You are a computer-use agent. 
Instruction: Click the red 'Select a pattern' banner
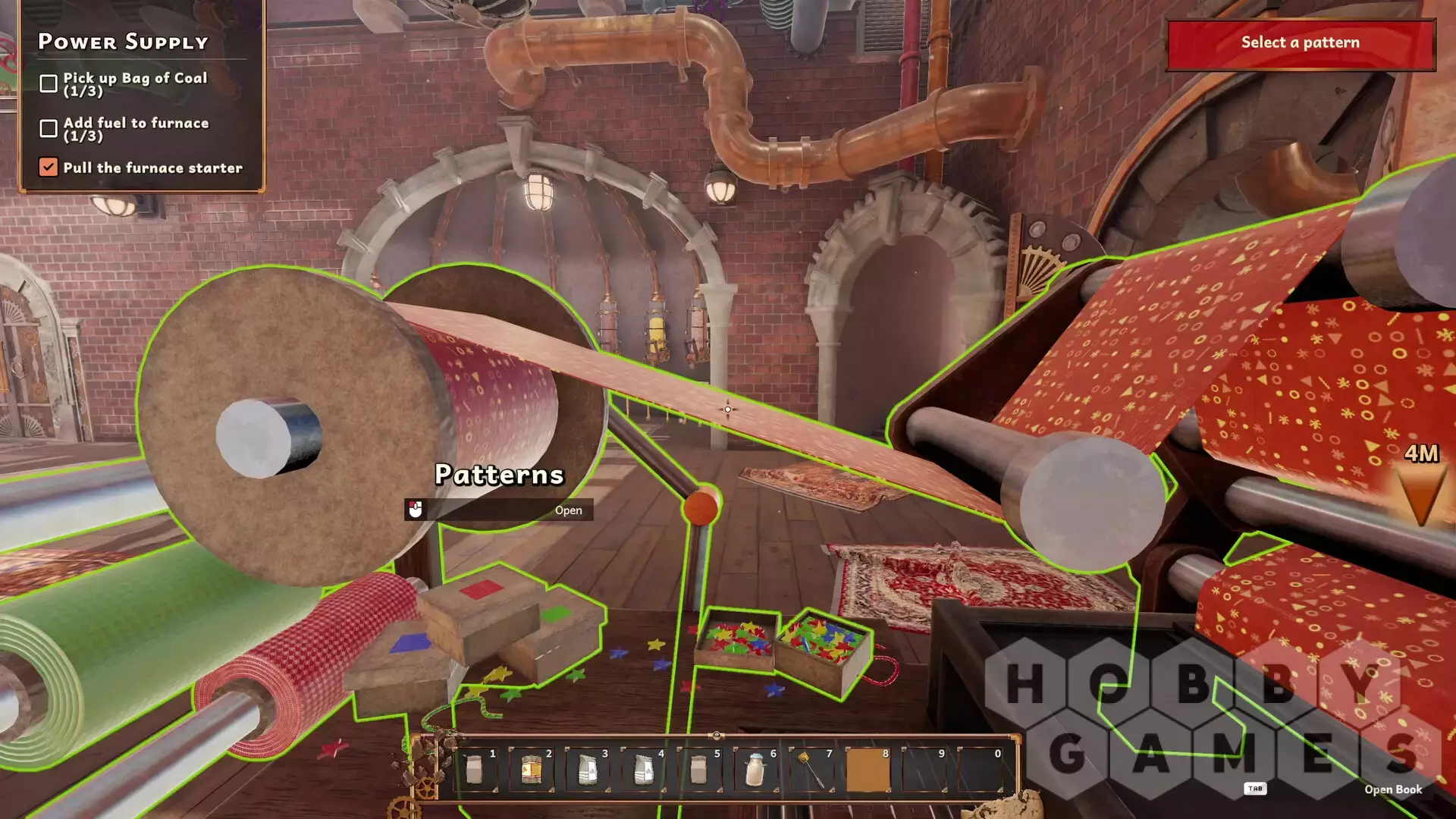(1300, 43)
